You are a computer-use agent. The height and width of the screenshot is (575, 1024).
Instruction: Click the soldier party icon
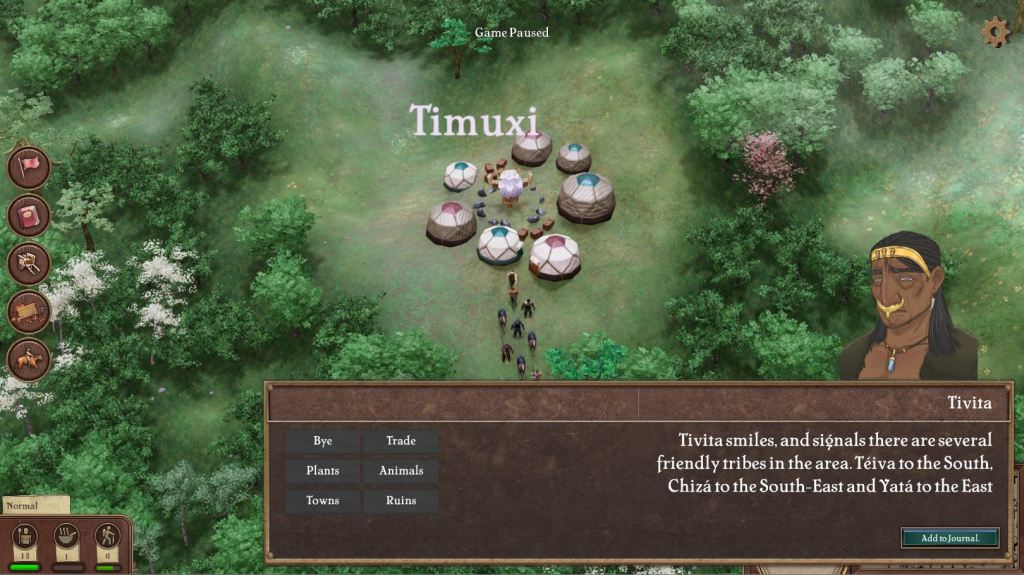click(x=25, y=537)
